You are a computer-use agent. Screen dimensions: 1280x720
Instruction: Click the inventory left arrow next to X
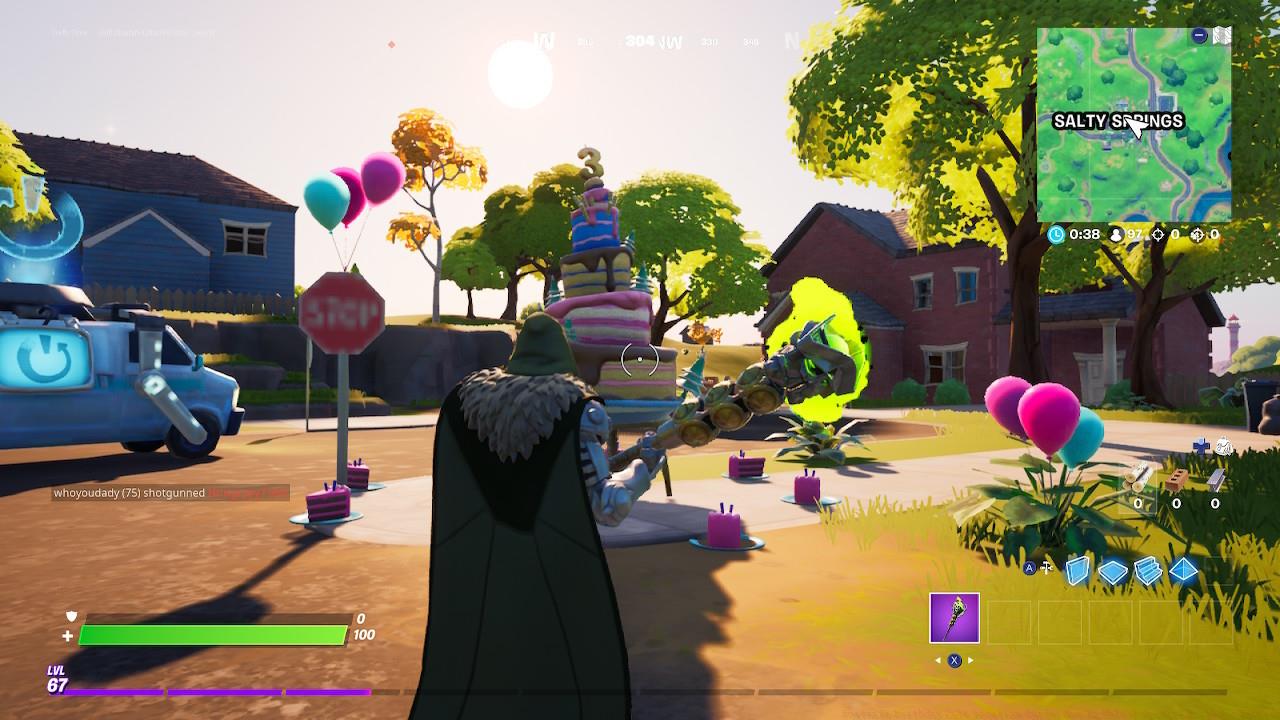[938, 659]
